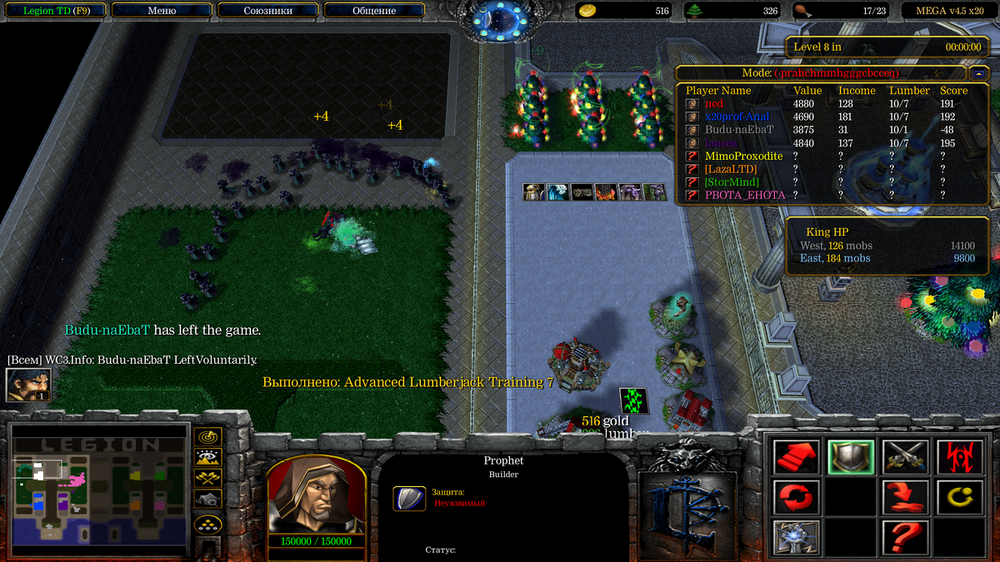This screenshot has height=562, width=1000.
Task: Click the red circular arrows command
Action: tap(796, 496)
